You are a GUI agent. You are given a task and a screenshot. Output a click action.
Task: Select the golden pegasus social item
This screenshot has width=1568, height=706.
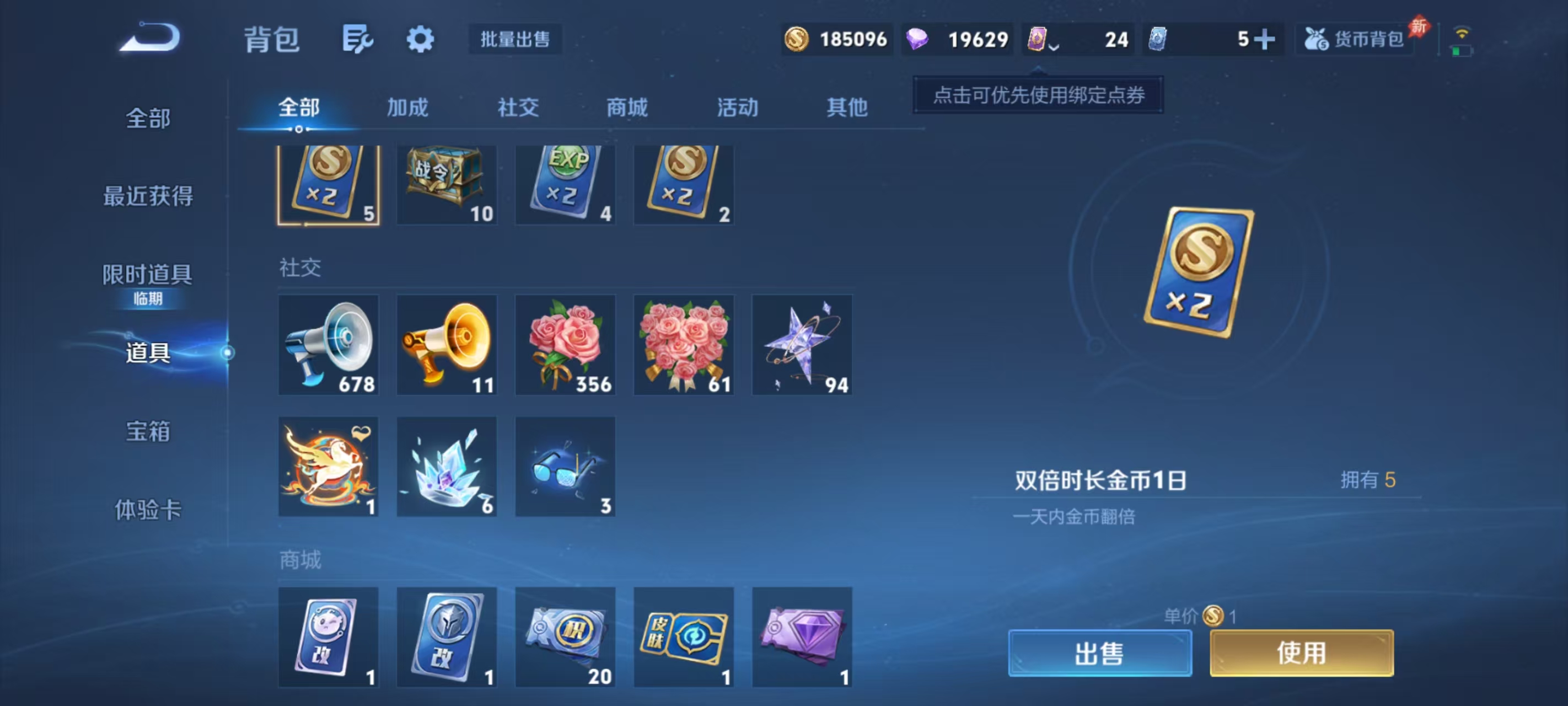pos(328,466)
